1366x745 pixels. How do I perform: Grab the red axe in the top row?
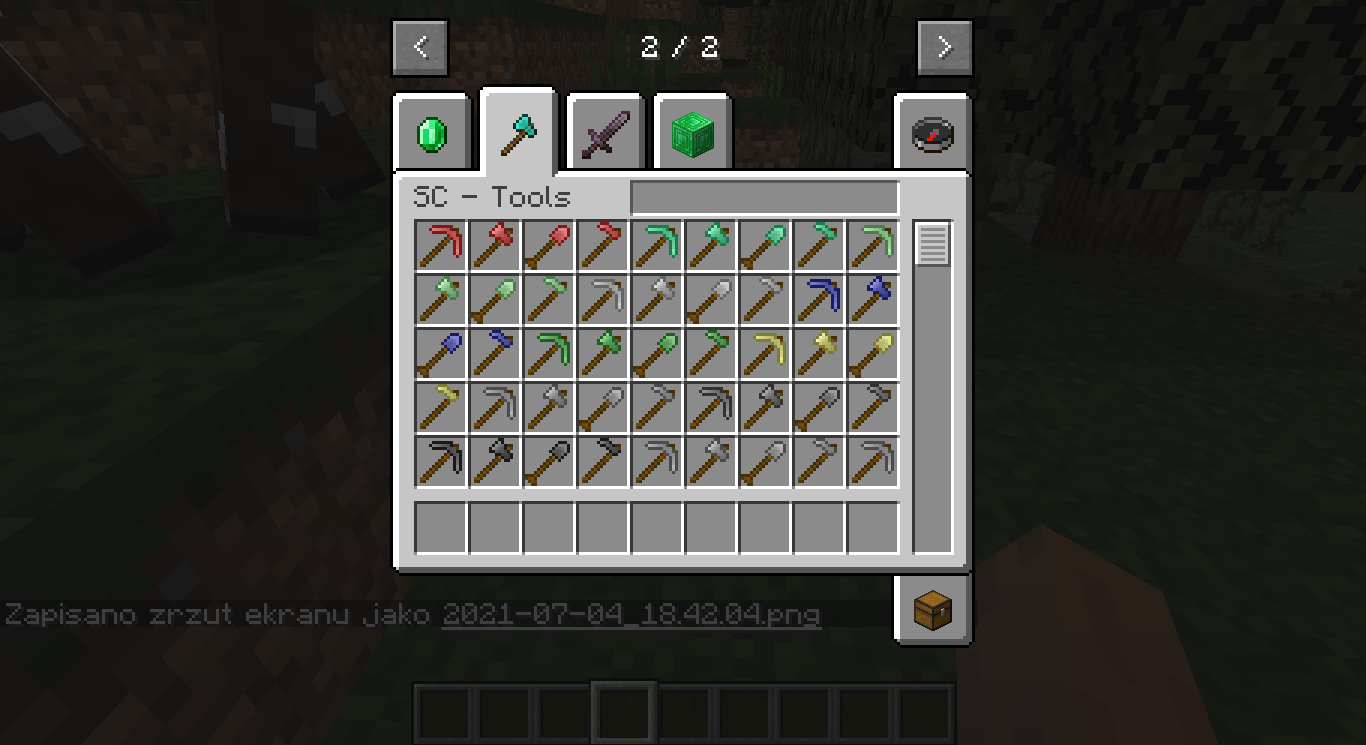point(494,247)
